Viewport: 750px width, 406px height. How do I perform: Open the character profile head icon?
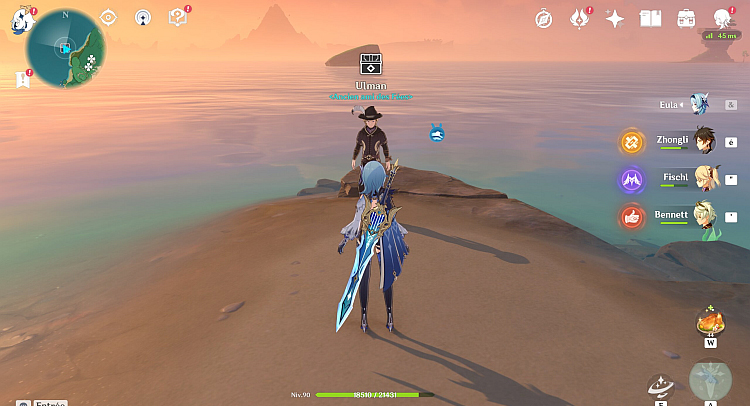[x=722, y=19]
